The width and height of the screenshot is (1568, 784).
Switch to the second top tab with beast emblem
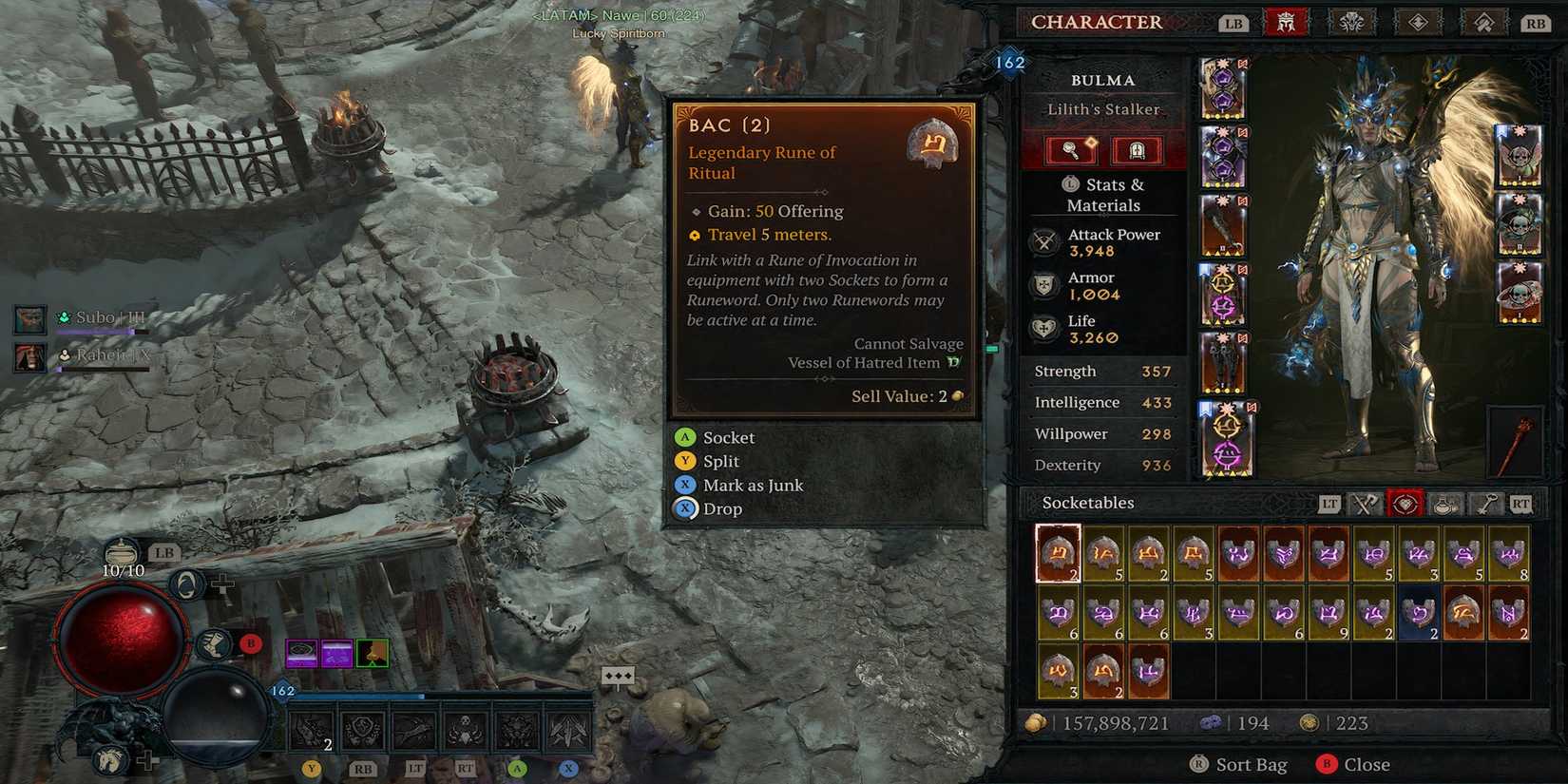pyautogui.click(x=1350, y=23)
